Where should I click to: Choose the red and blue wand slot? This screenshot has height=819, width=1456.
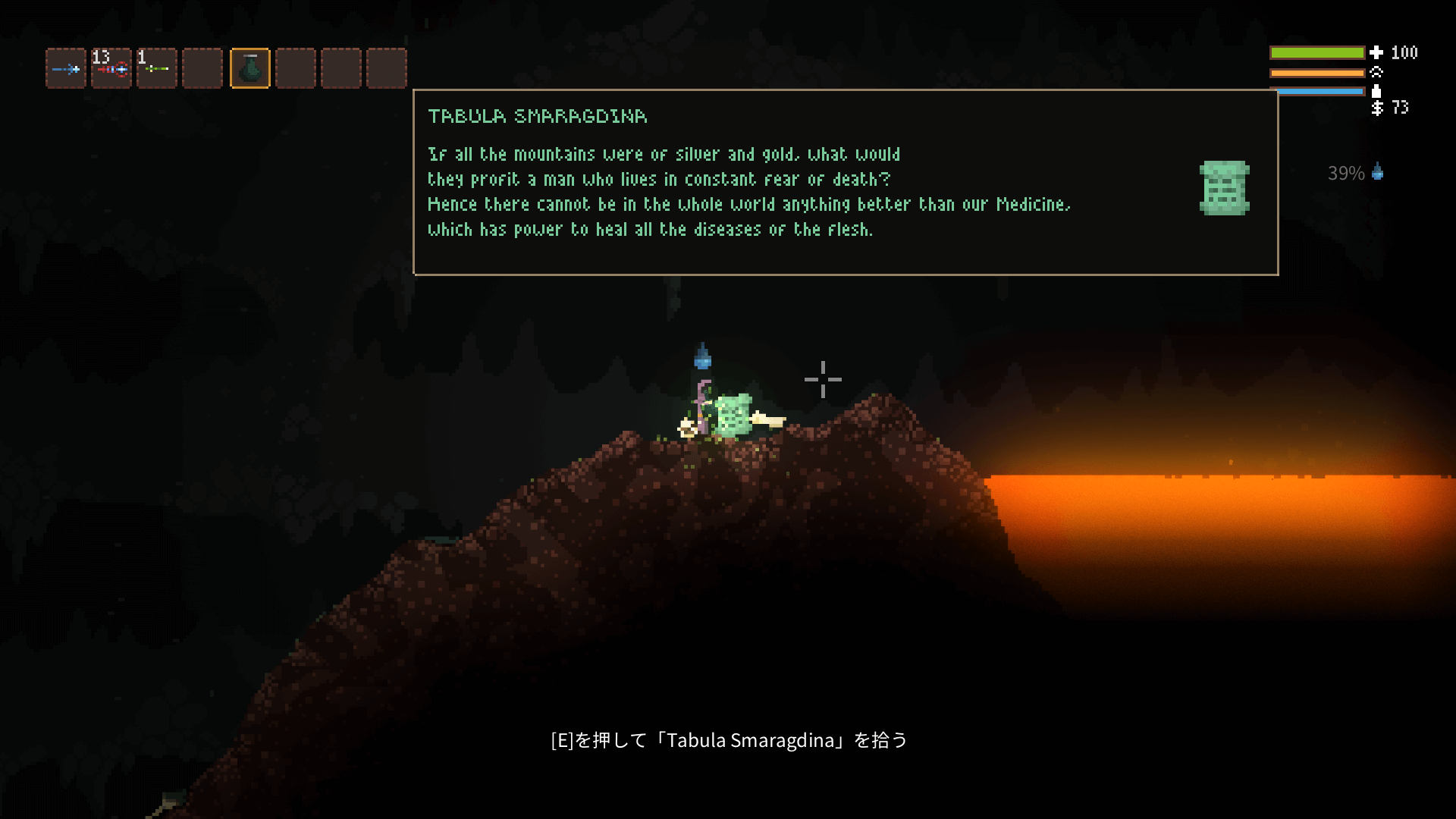(x=111, y=69)
